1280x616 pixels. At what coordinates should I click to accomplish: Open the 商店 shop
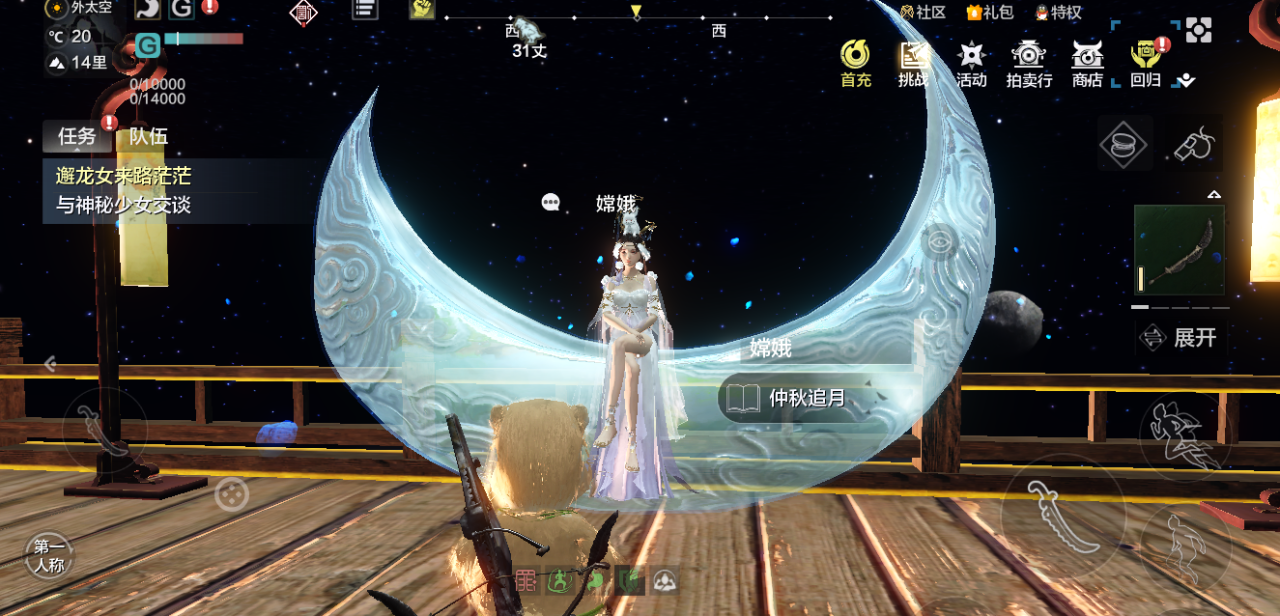1087,63
